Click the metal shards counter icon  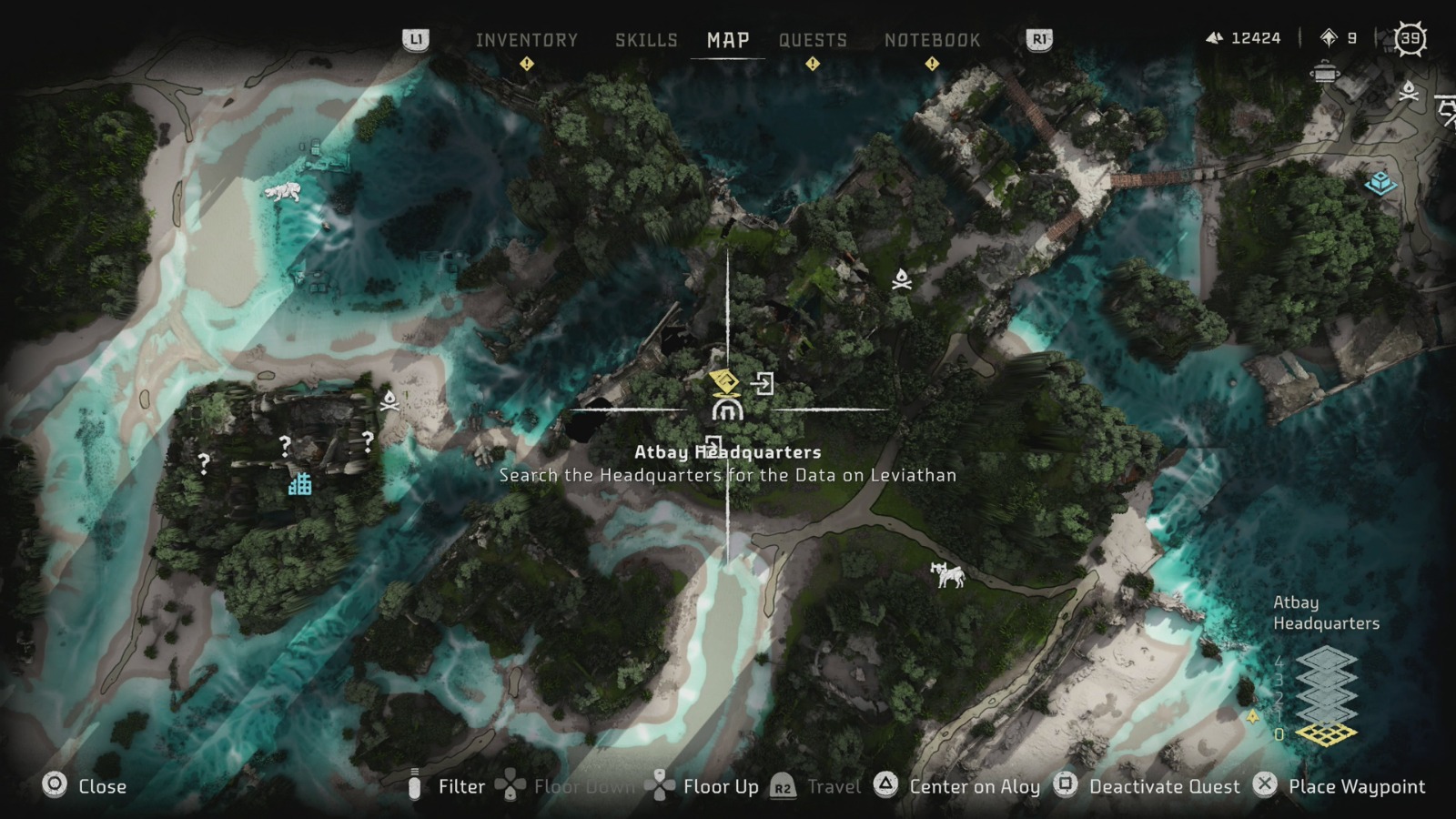(1217, 38)
